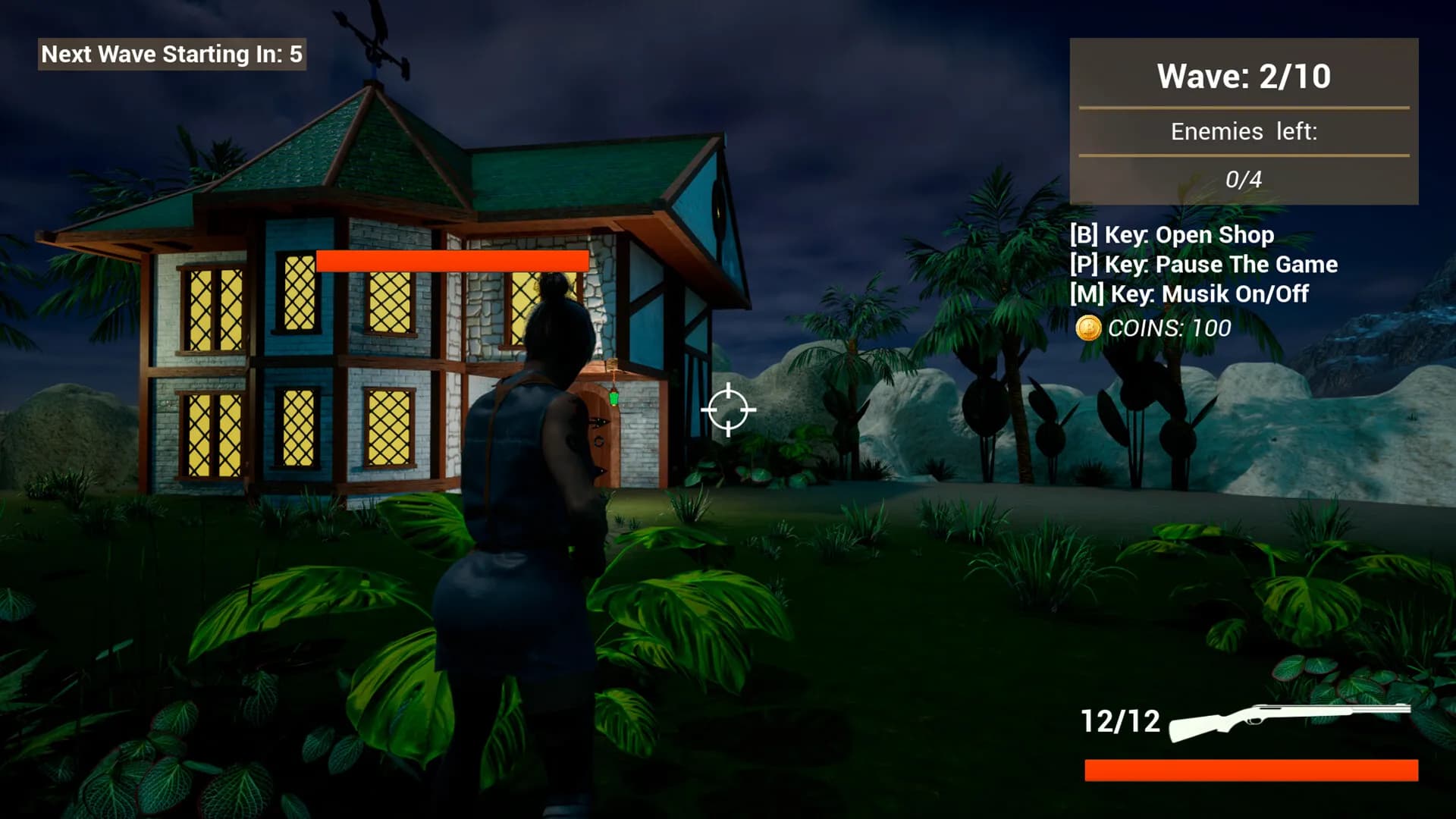
Task: Click the front door of the house
Action: (x=599, y=440)
